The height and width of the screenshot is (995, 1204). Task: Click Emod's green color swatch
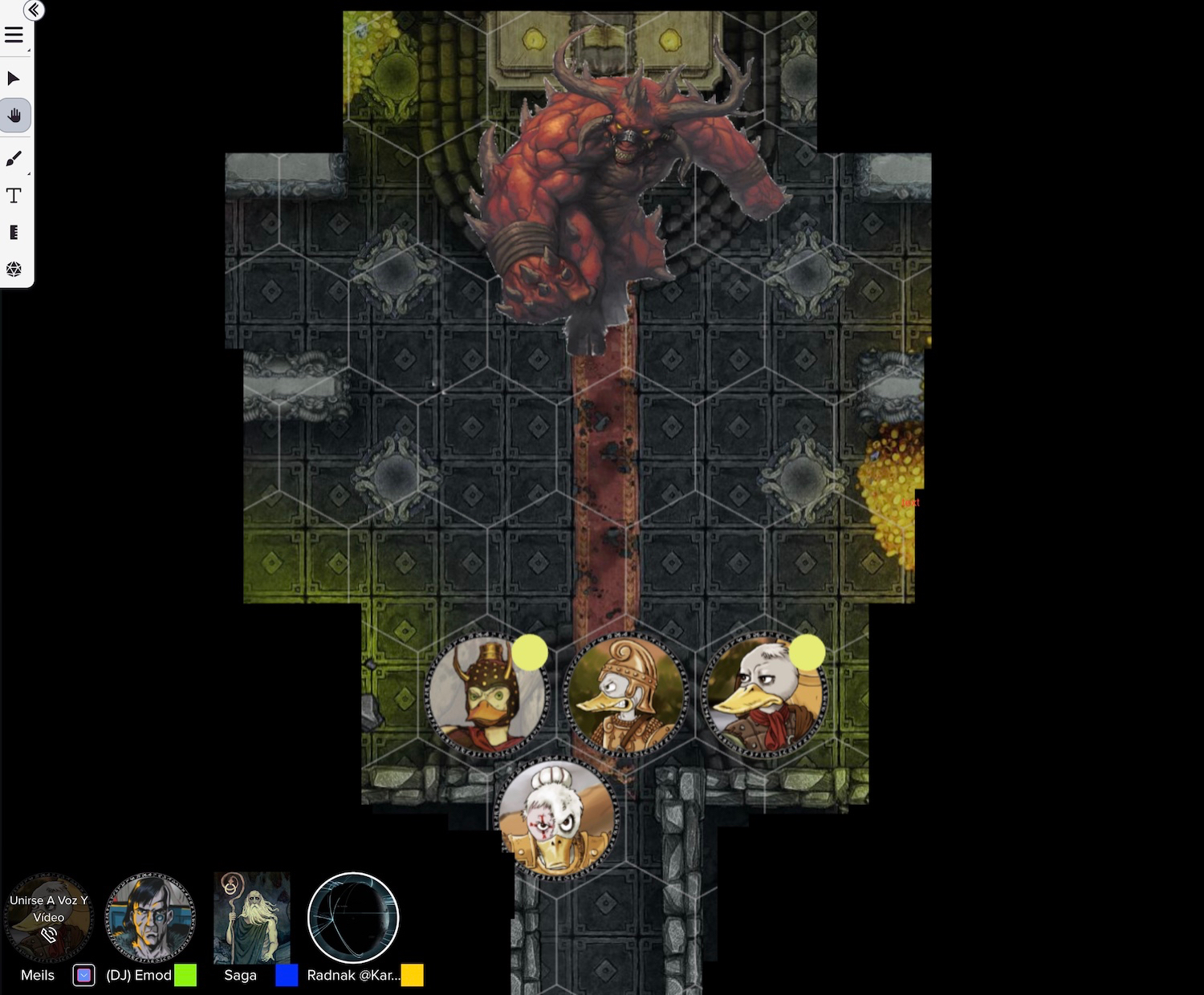185,975
